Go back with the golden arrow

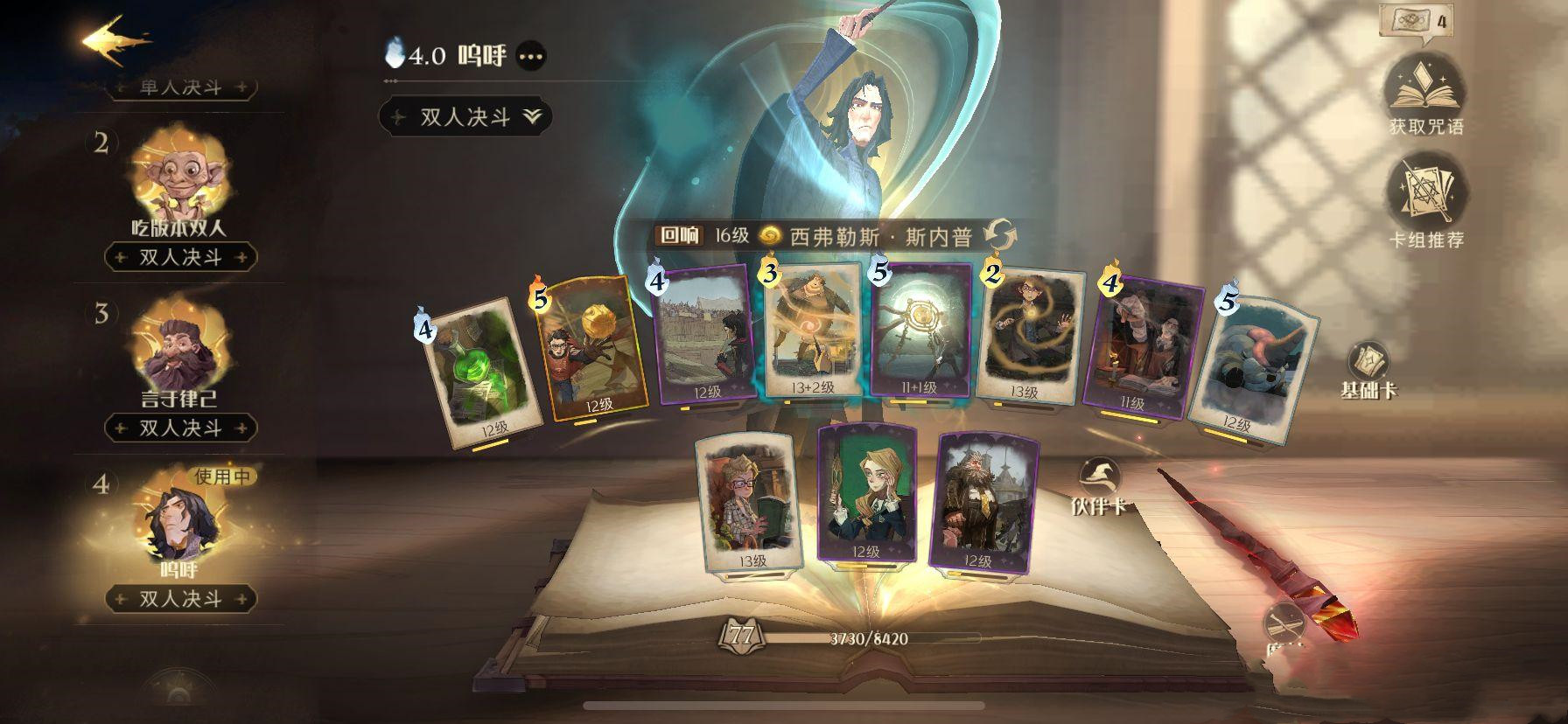115,40
